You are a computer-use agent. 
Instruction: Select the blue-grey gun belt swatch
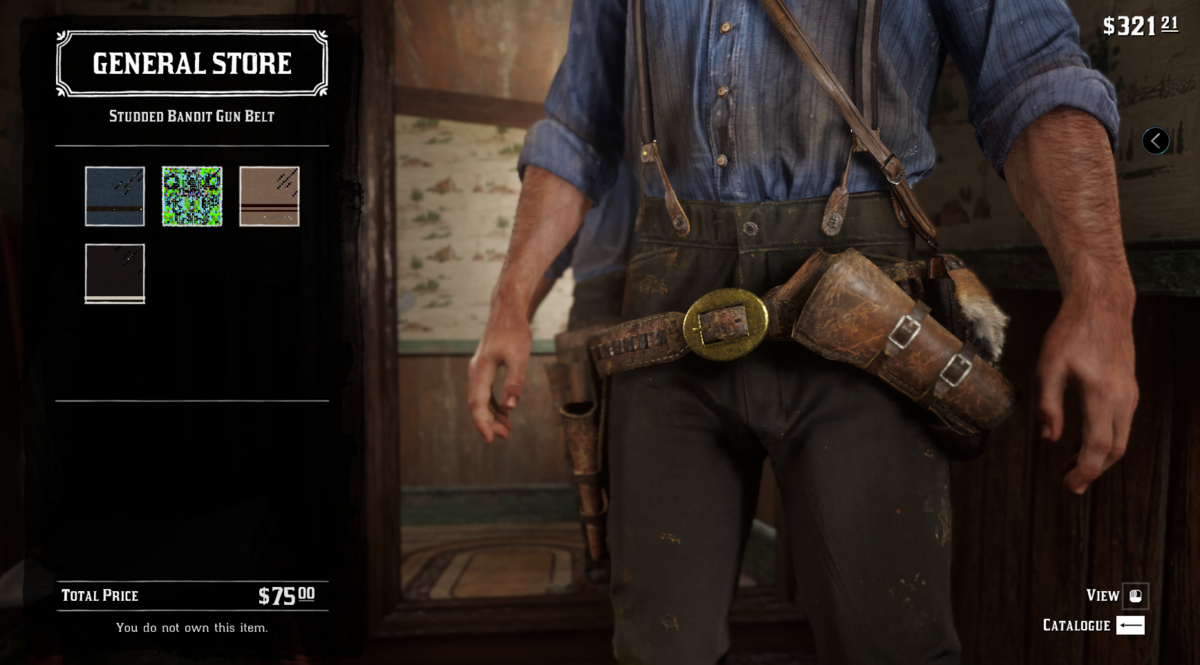(115, 196)
